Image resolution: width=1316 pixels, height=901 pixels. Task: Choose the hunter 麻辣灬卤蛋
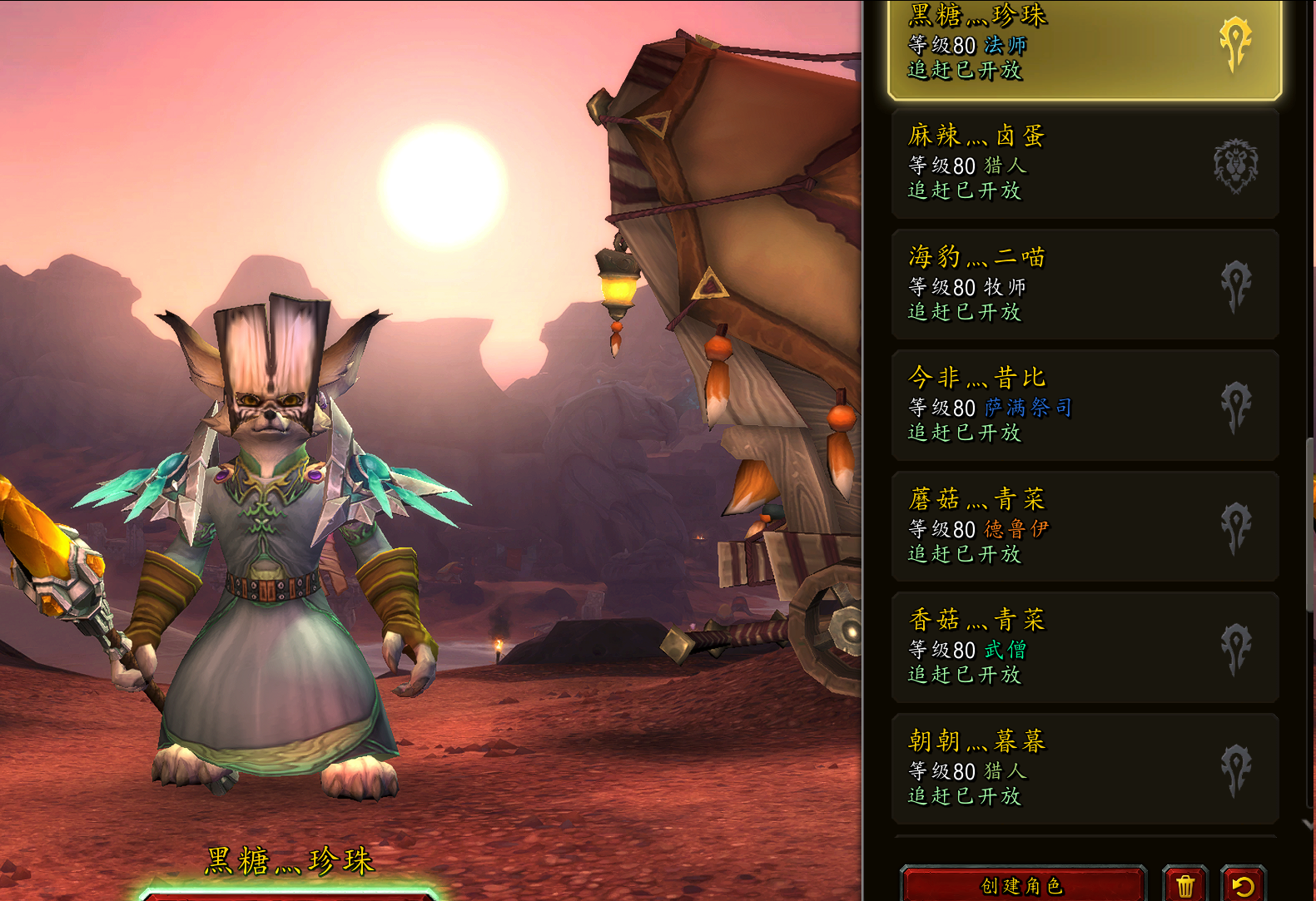[1082, 164]
